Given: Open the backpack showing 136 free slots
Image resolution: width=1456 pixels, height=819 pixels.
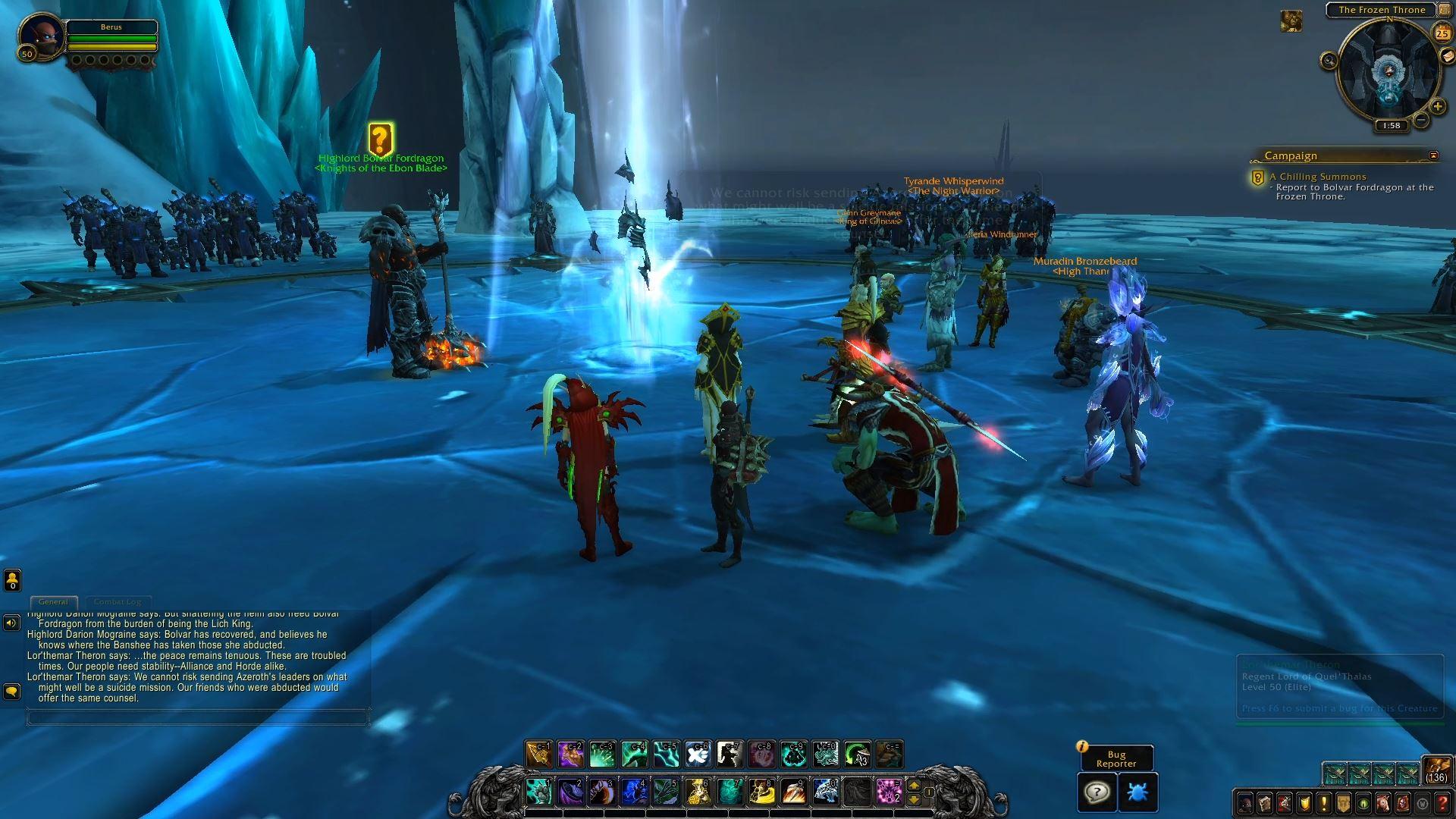Looking at the screenshot, I should [x=1436, y=770].
